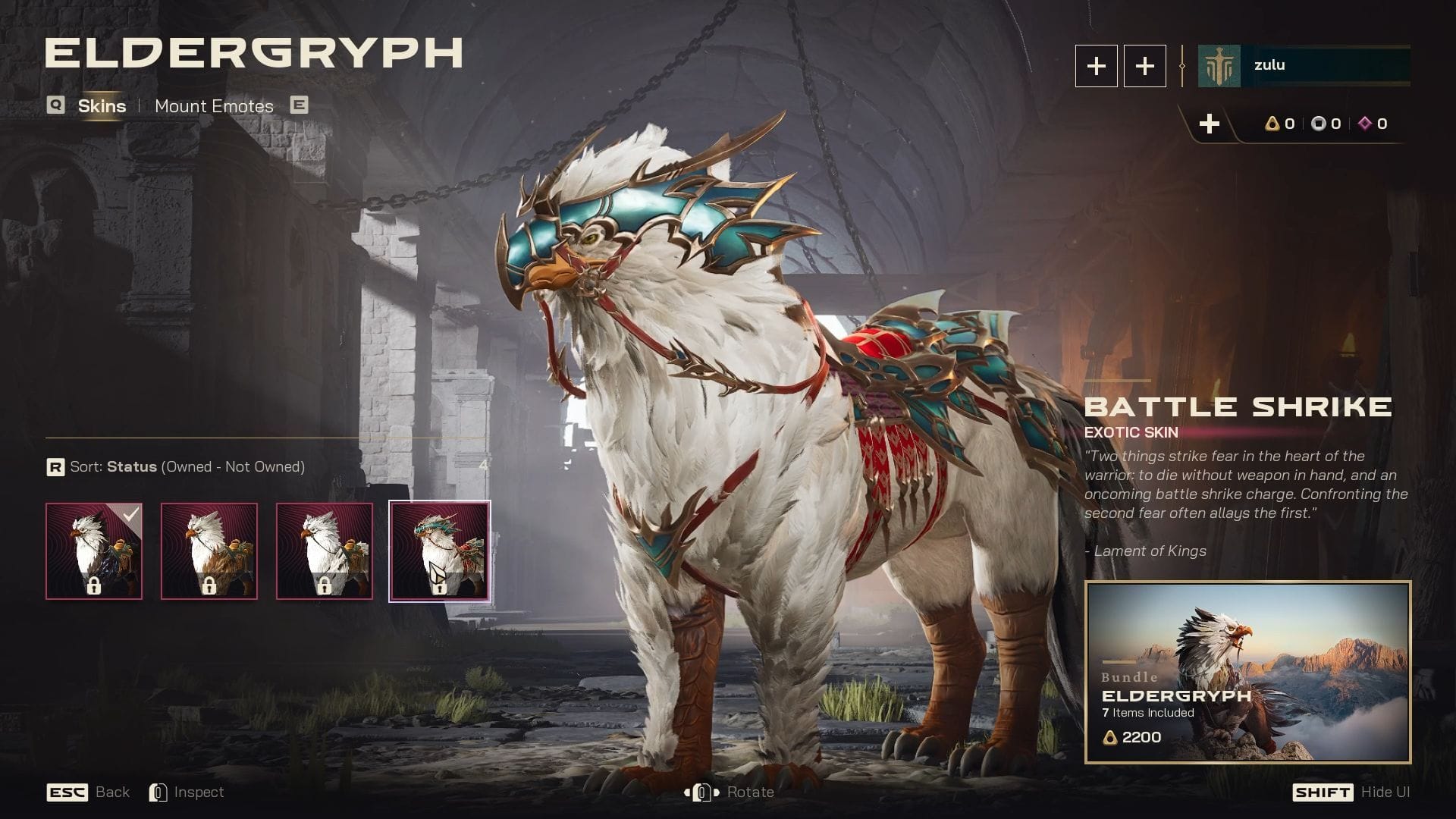1456x819 pixels.
Task: Choose the brown-feathered gryph skin thumbnail
Action: click(209, 551)
